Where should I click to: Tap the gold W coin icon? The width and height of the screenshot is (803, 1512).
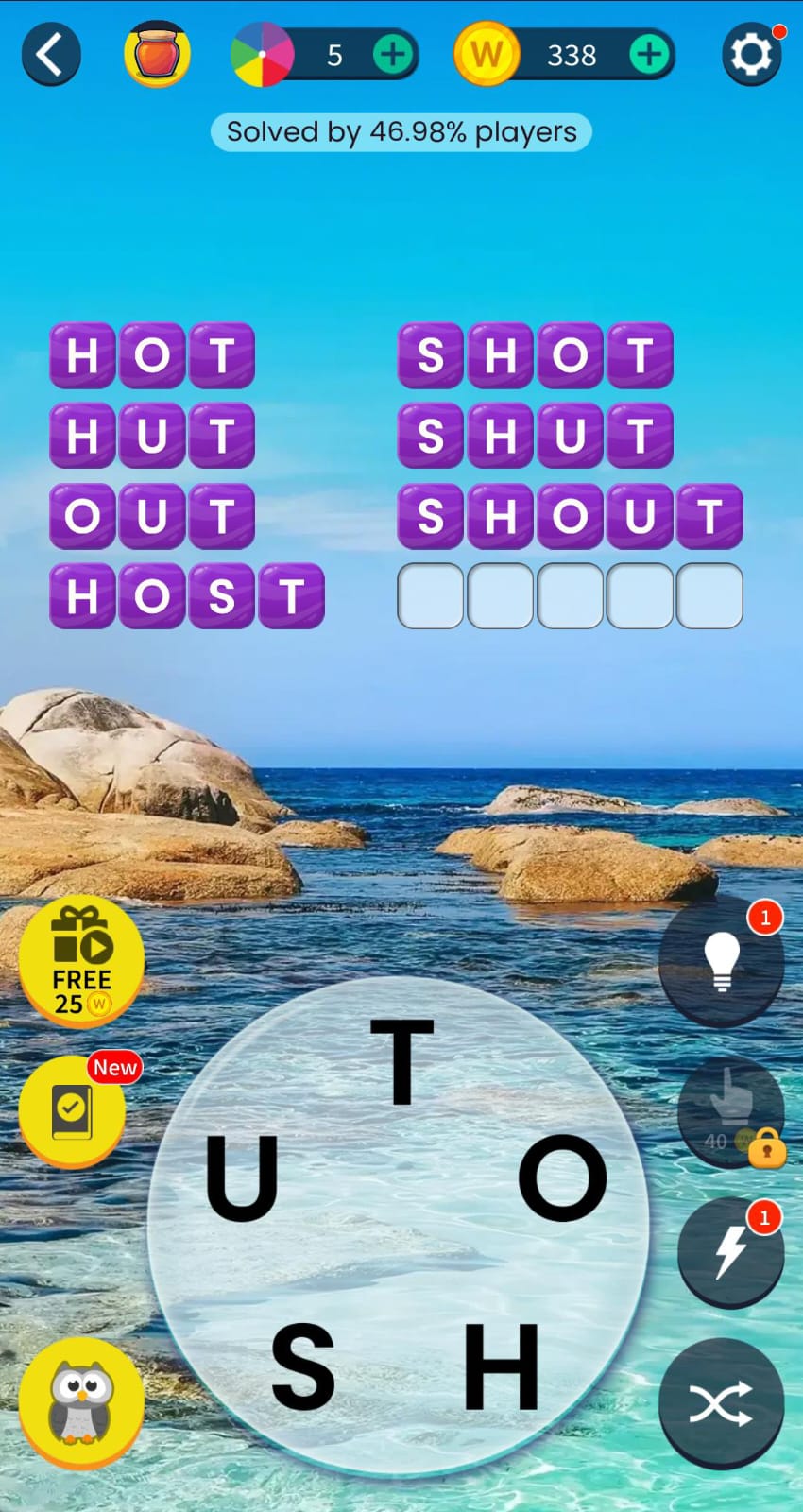487,55
